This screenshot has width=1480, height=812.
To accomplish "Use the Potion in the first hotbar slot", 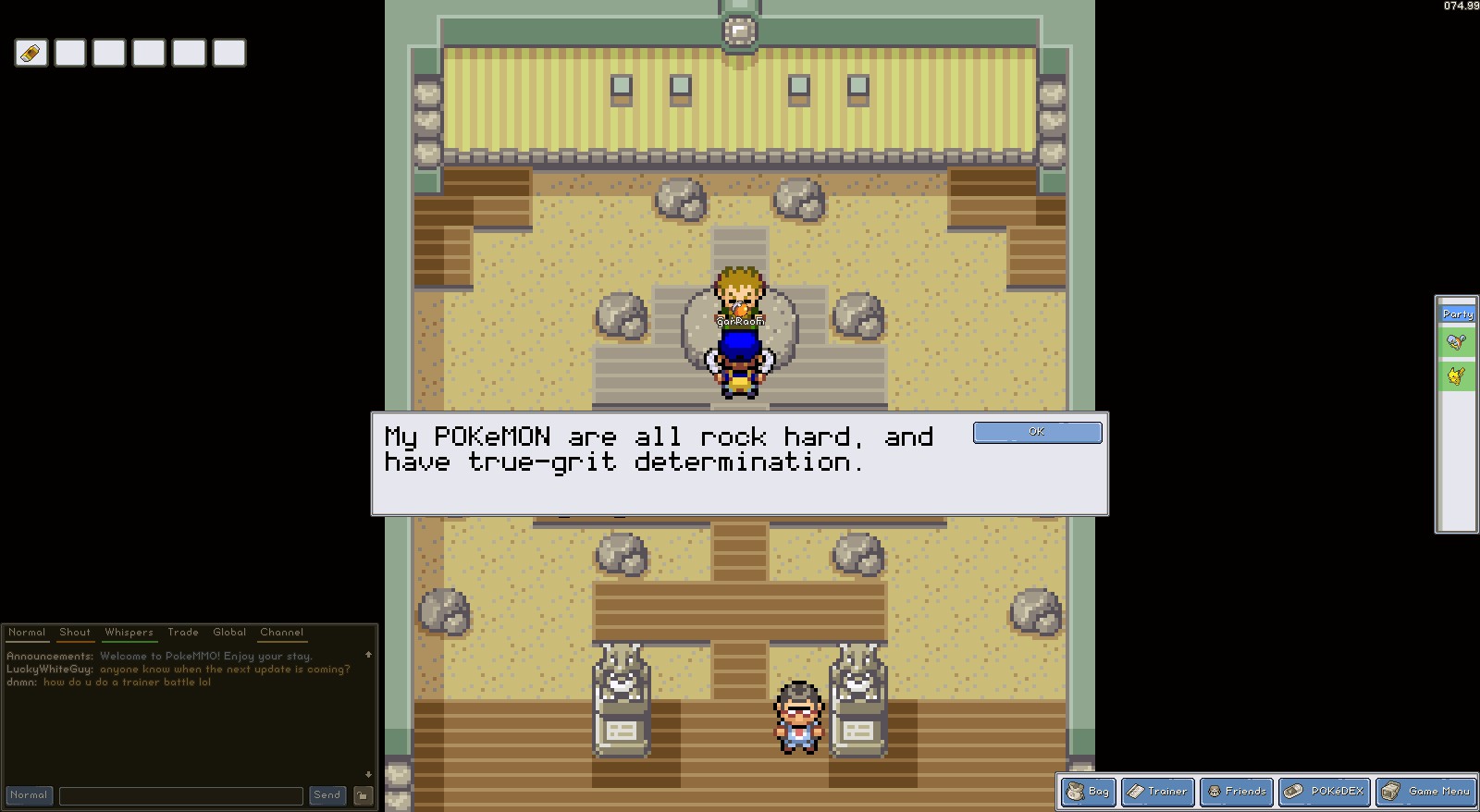I will pyautogui.click(x=31, y=53).
